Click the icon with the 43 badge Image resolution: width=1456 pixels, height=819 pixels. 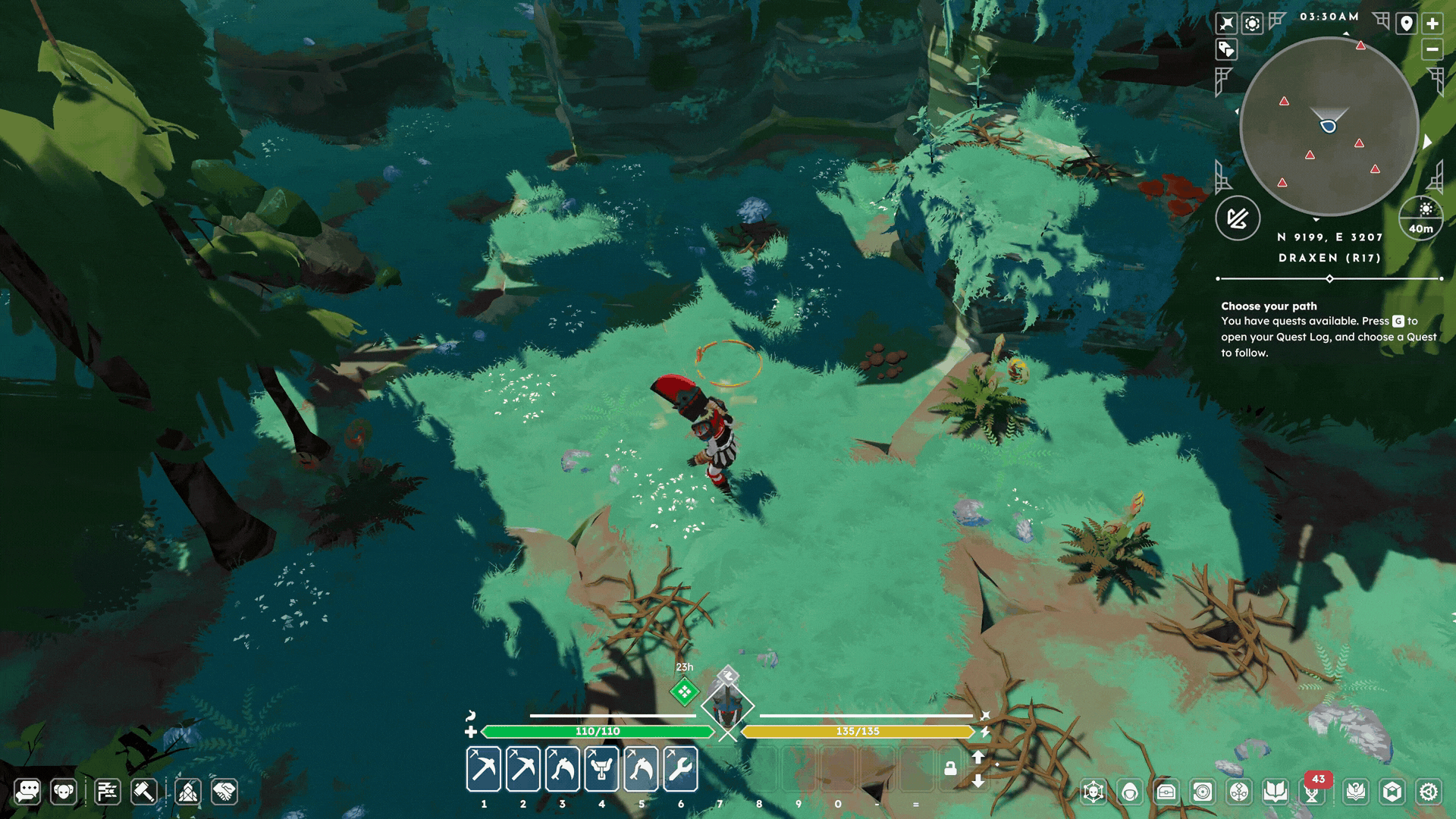tap(1313, 792)
